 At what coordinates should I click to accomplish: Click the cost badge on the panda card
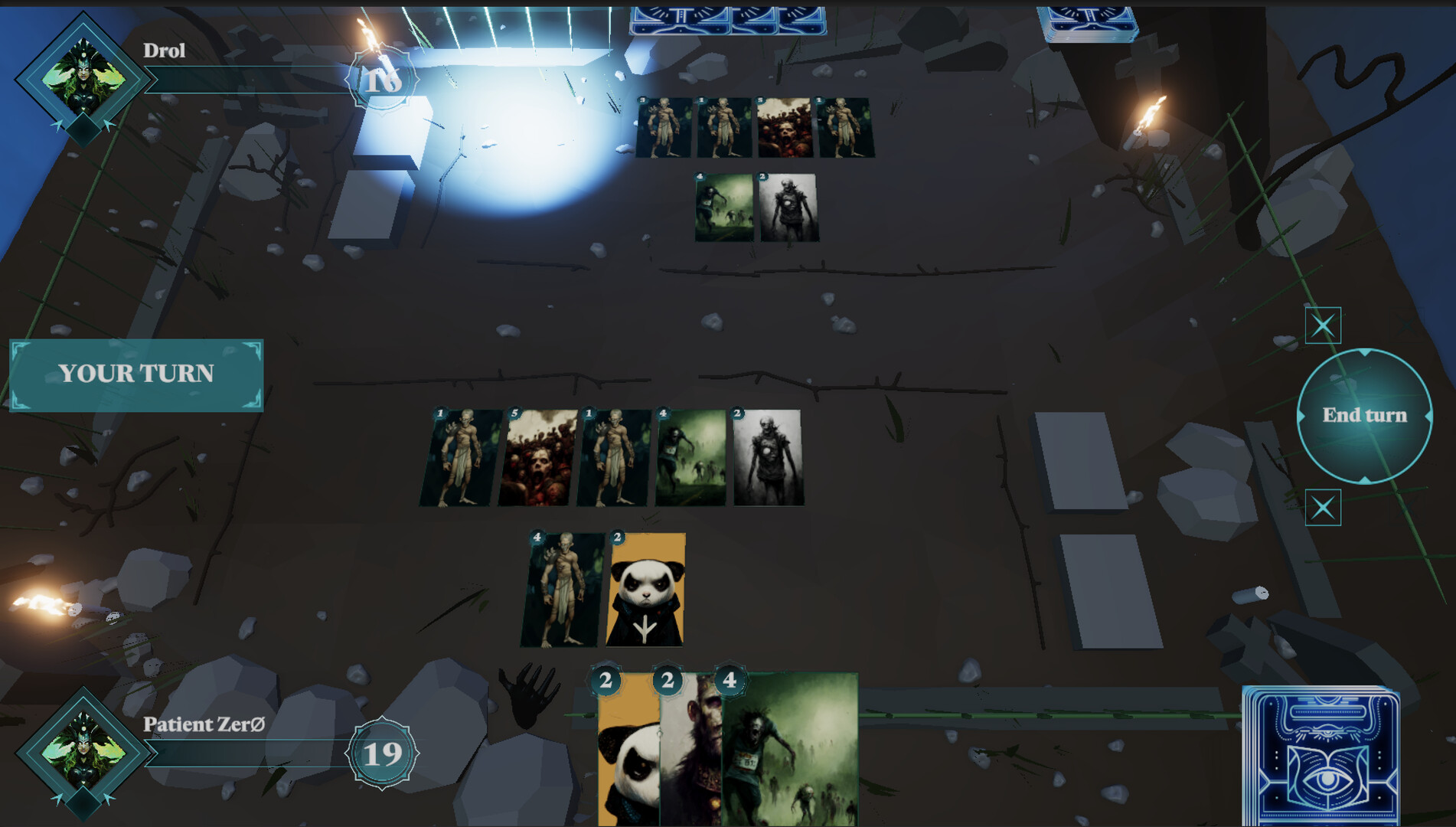[x=607, y=680]
